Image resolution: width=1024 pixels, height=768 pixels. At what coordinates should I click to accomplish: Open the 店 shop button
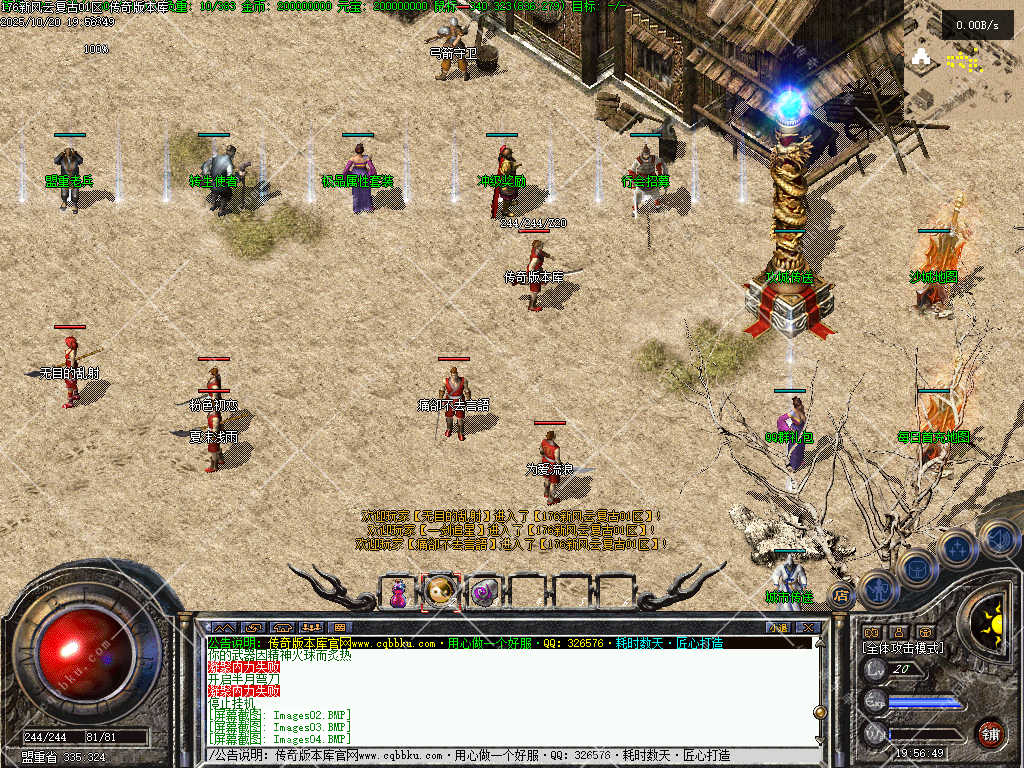pos(841,596)
